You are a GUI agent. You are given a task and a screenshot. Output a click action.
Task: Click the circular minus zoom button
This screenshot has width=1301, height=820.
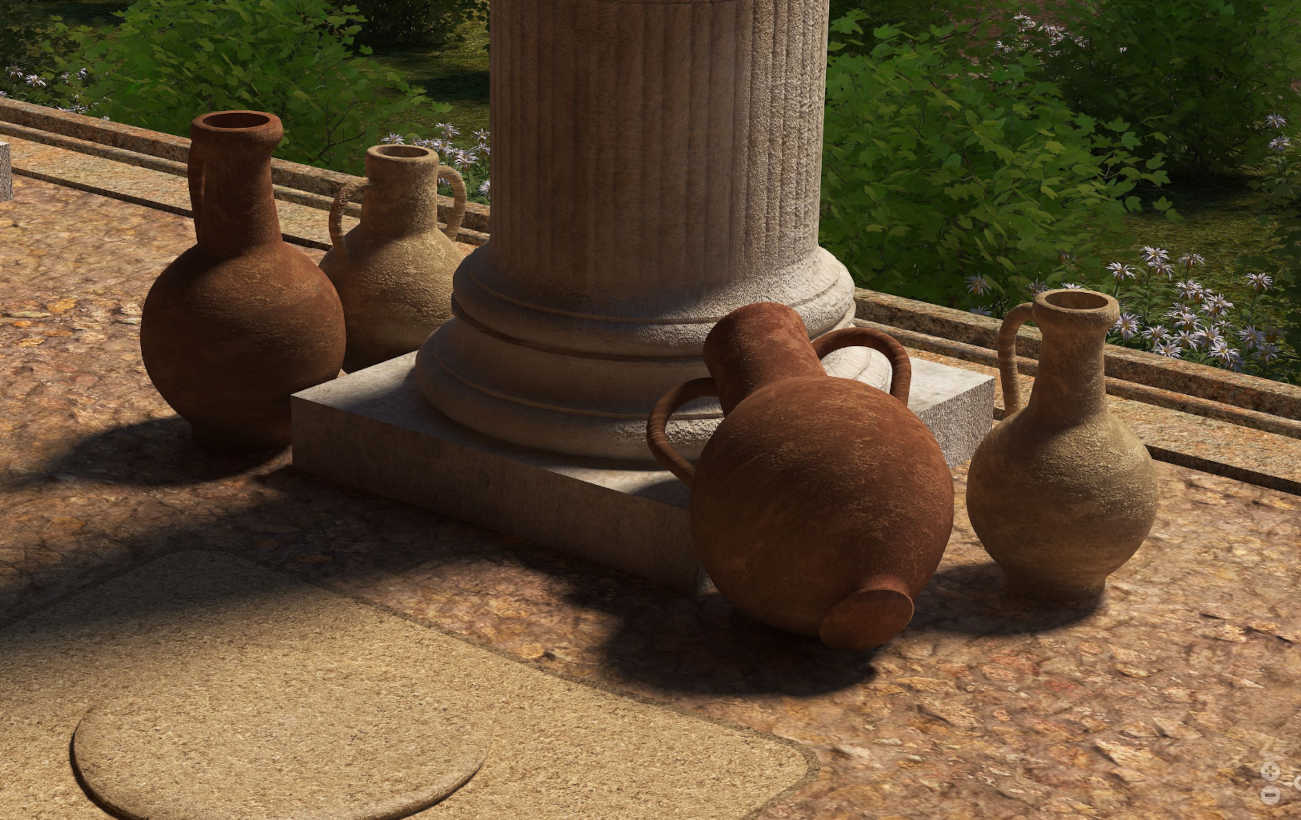[x=1270, y=794]
